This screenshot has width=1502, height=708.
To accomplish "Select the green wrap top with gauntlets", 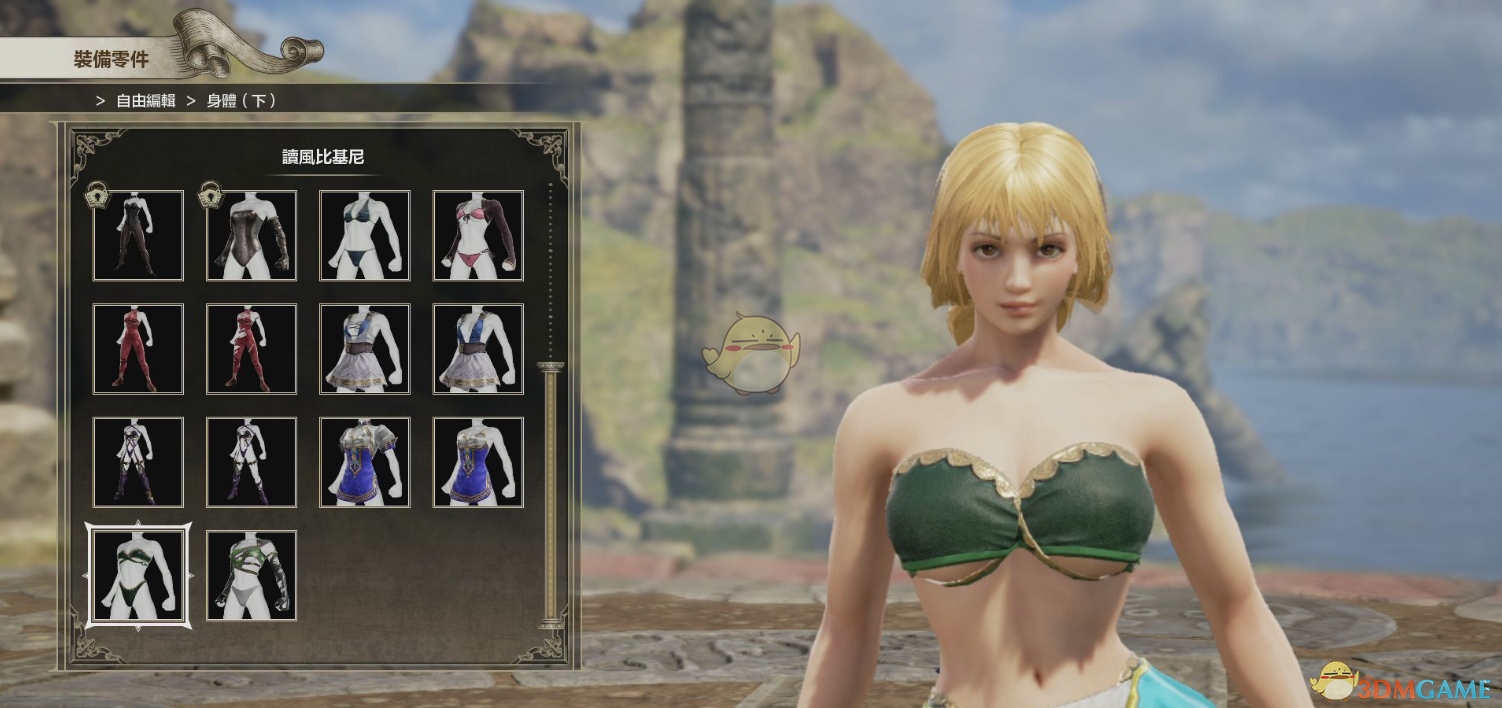I will [x=251, y=576].
